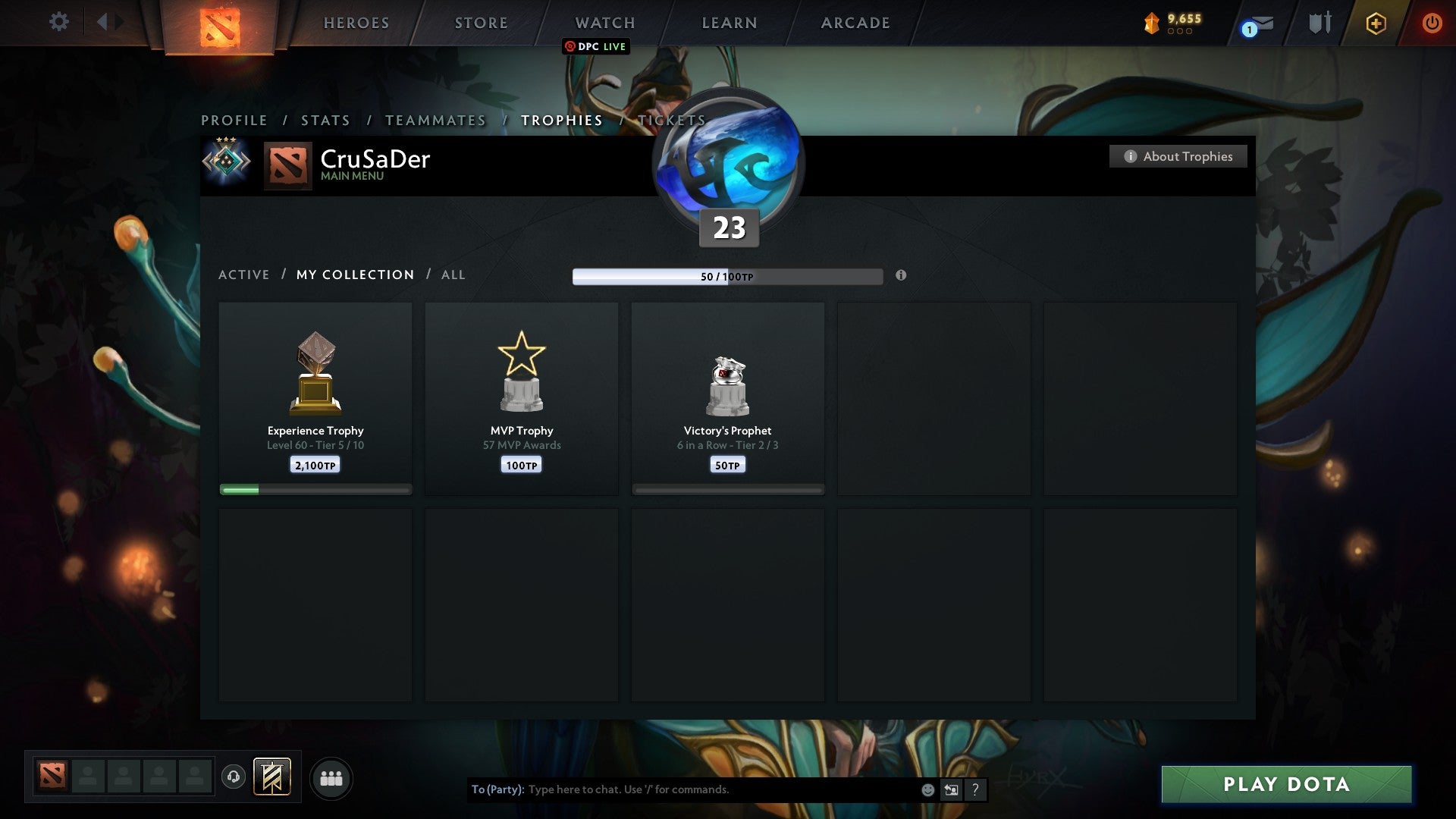Open the friends list icon
This screenshot has height=819, width=1456.
coord(331,777)
